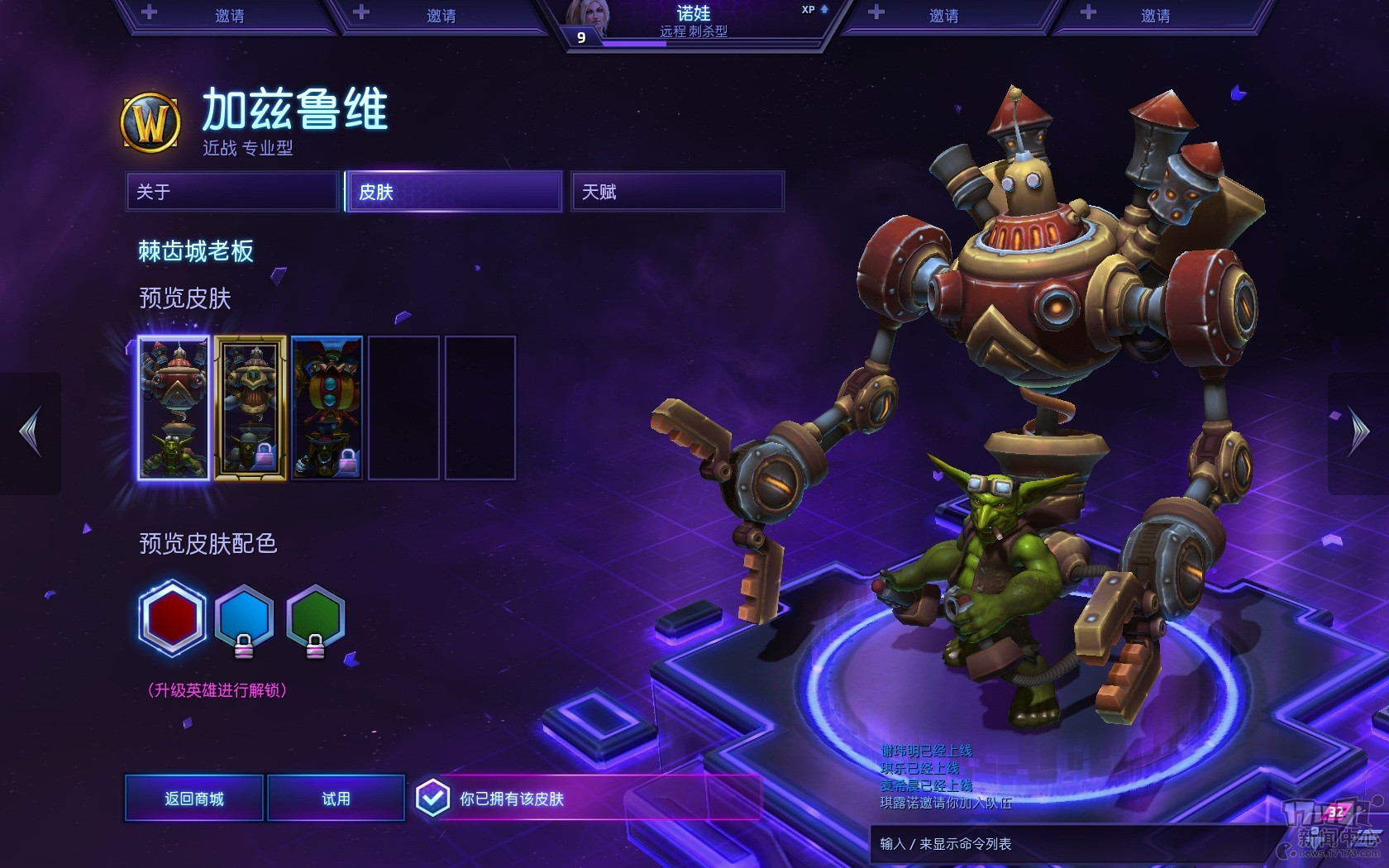The width and height of the screenshot is (1389, 868).
Task: Switch to the 关于 tab
Action: (232, 192)
